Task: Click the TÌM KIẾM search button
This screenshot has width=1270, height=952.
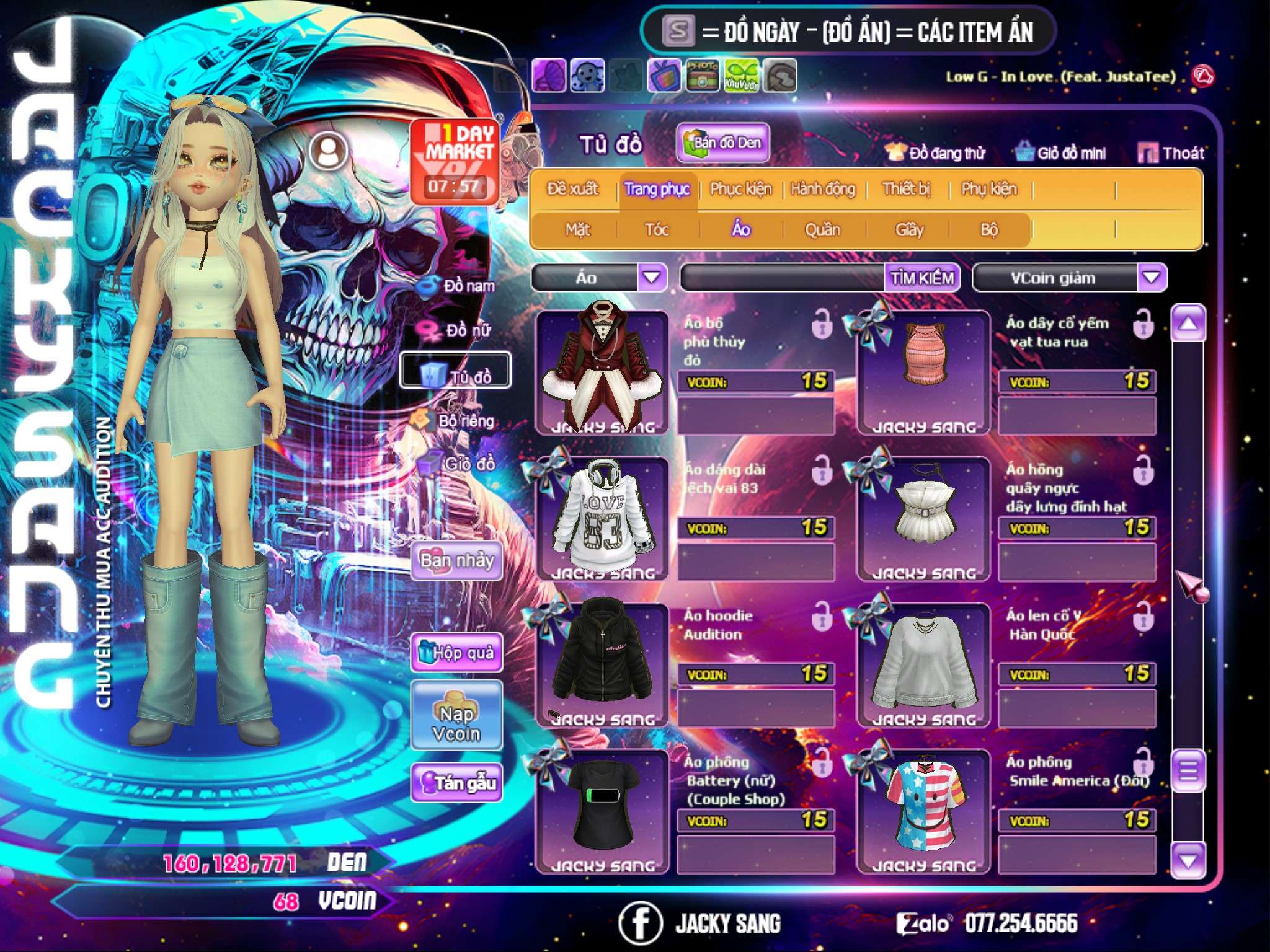Action: (922, 278)
